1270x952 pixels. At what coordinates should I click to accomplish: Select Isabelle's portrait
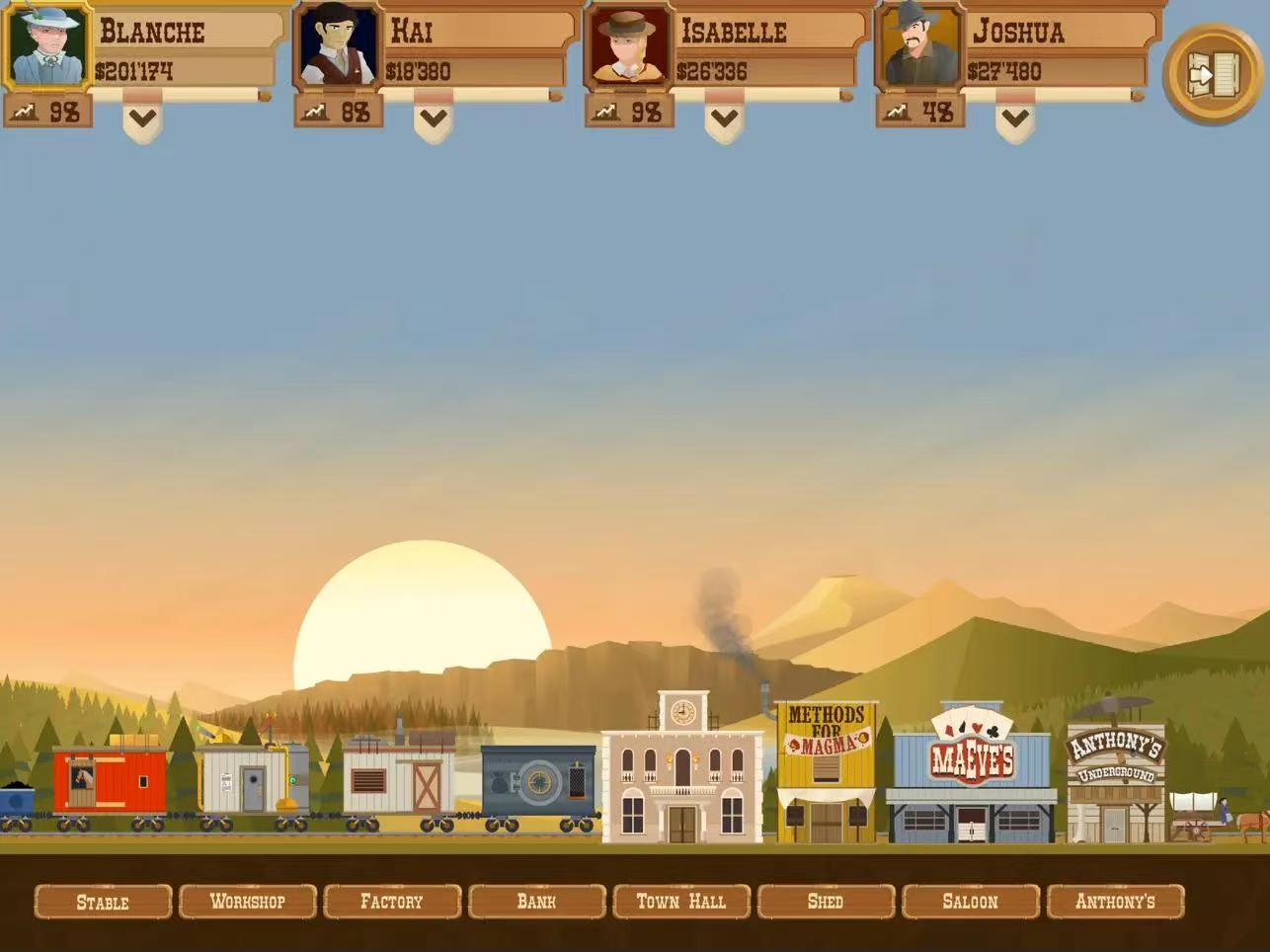[627, 46]
